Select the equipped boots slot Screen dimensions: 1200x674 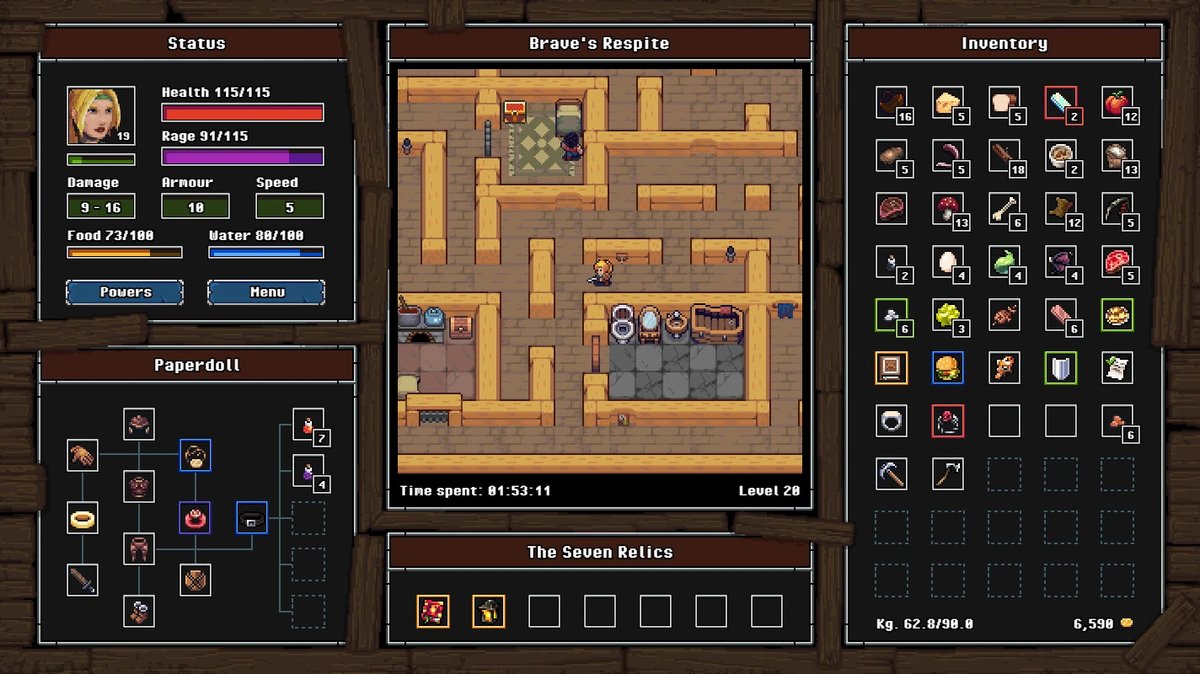139,610
